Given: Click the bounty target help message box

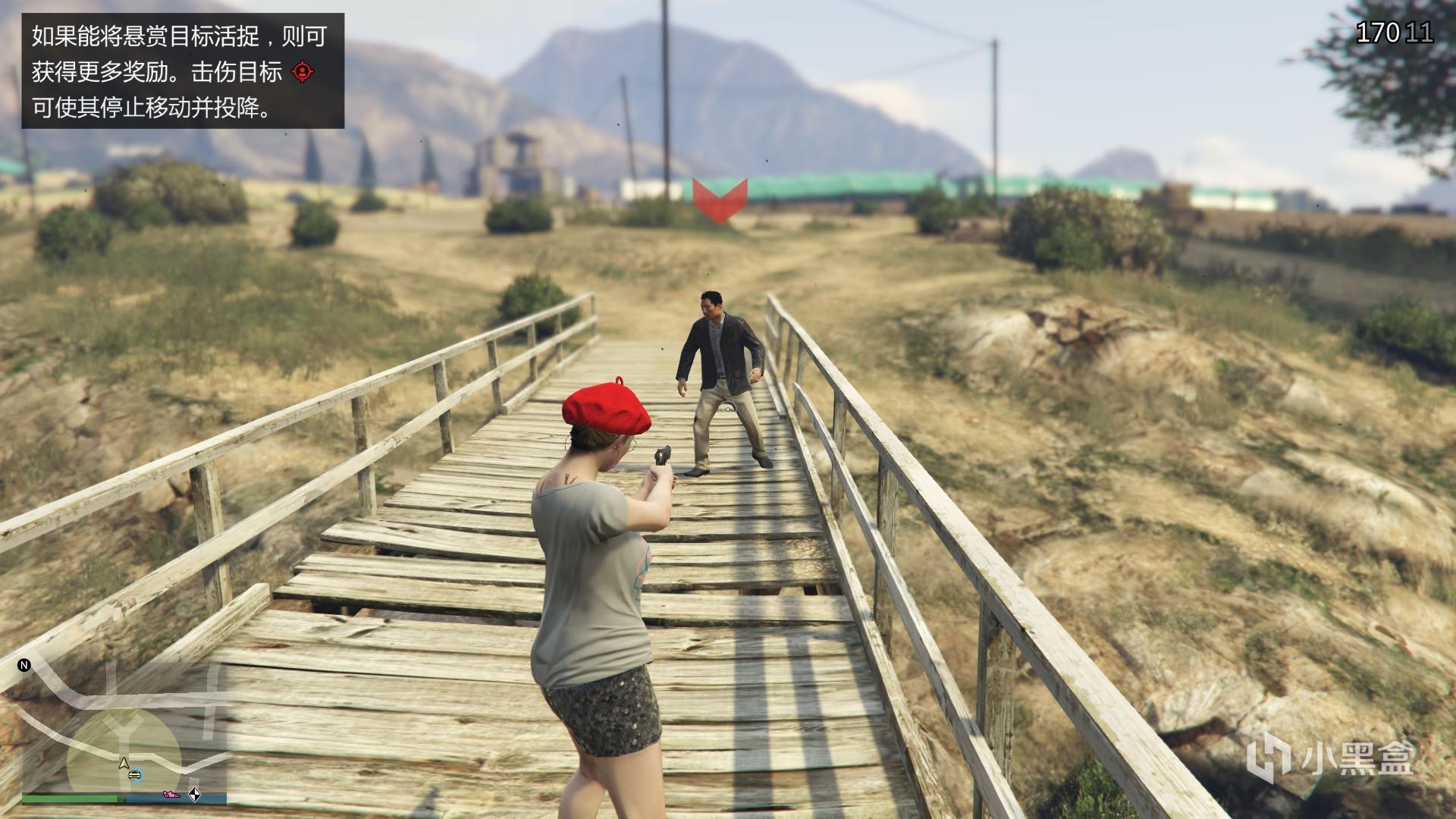Looking at the screenshot, I should pos(183,71).
